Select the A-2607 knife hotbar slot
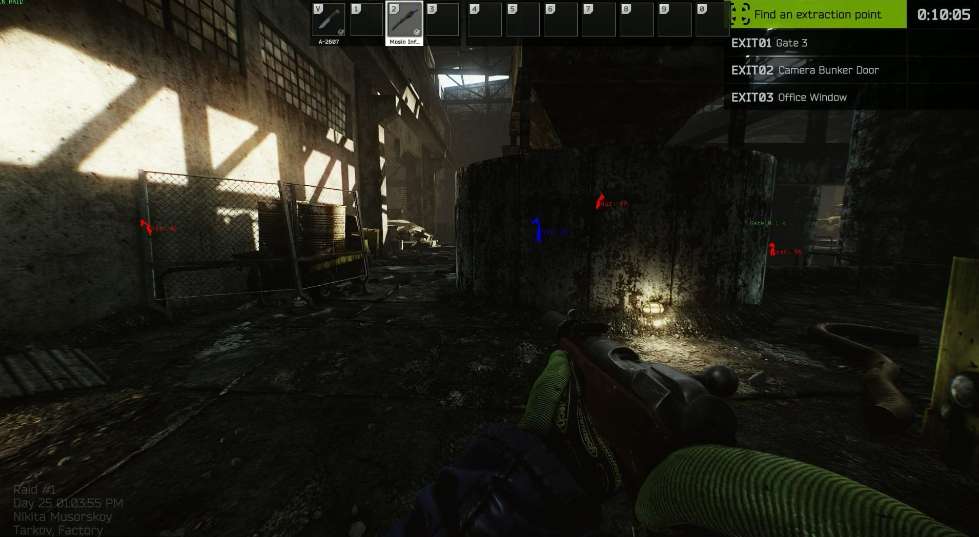This screenshot has height=537, width=979. click(x=329, y=20)
